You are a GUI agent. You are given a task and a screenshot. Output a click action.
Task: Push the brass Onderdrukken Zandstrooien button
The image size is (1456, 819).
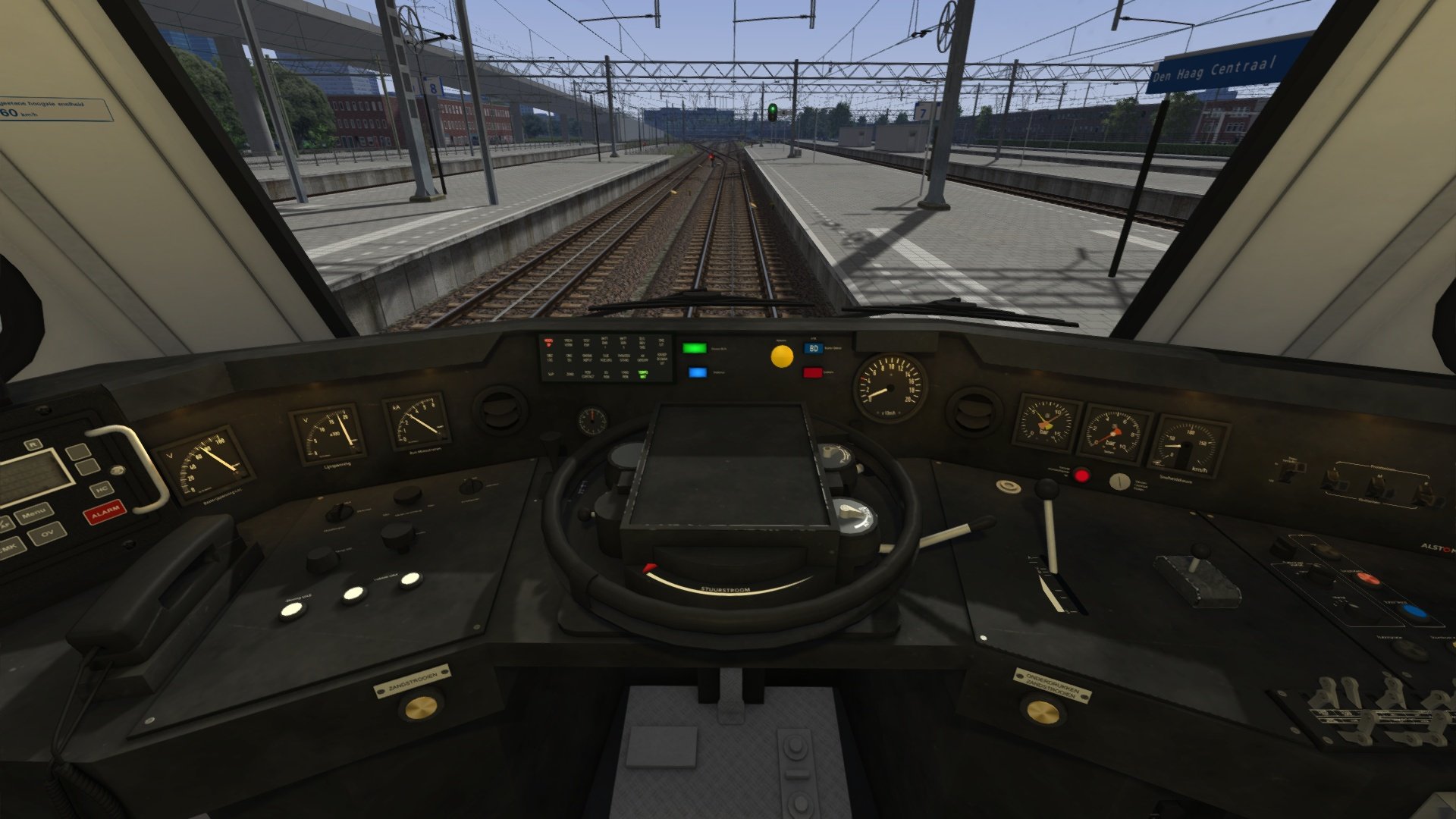pyautogui.click(x=1042, y=711)
